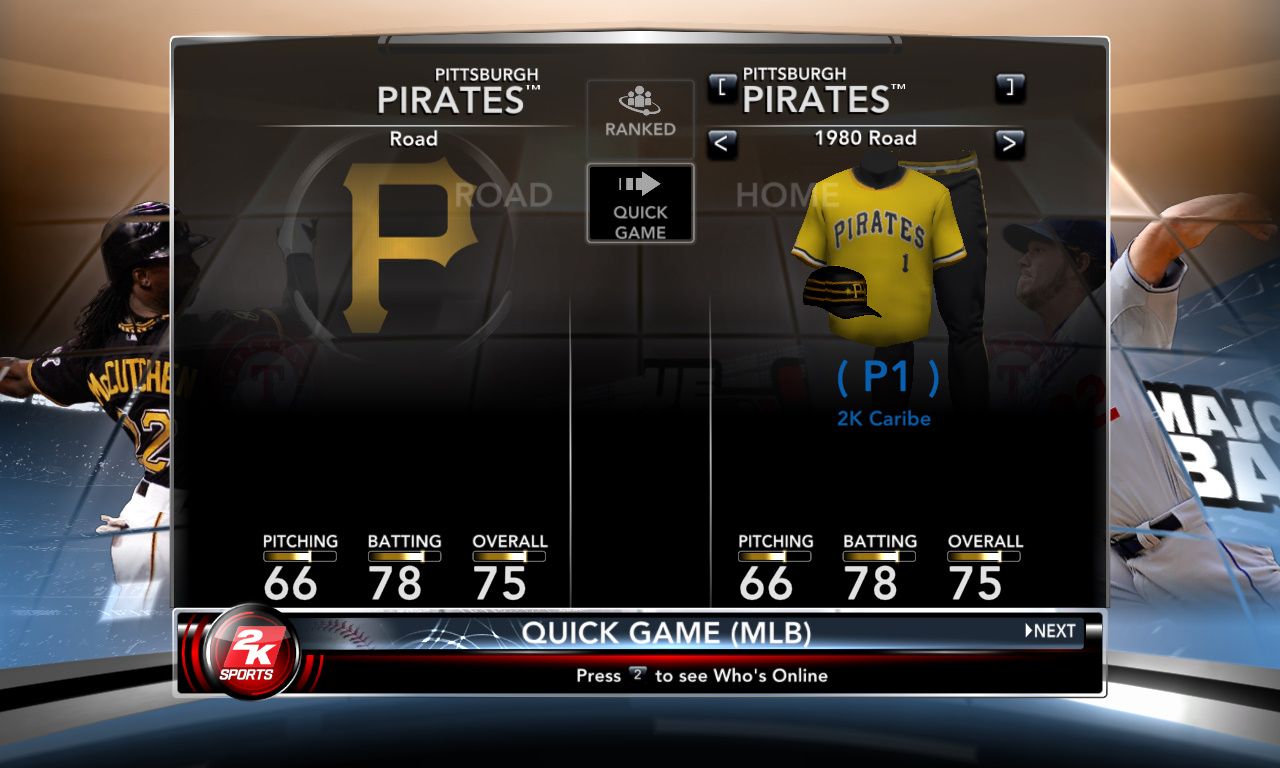Choose the Quick Game mode button
The height and width of the screenshot is (768, 1280).
click(x=640, y=204)
